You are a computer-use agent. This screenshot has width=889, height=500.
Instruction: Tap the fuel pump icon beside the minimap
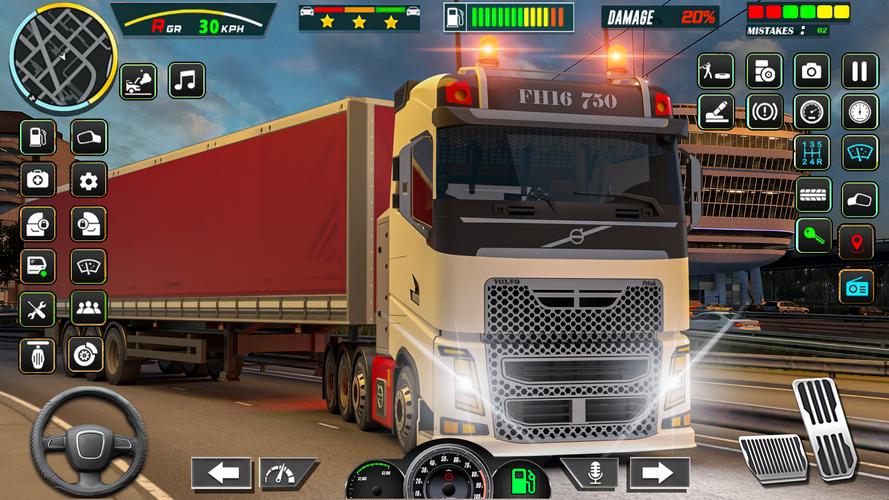point(37,136)
